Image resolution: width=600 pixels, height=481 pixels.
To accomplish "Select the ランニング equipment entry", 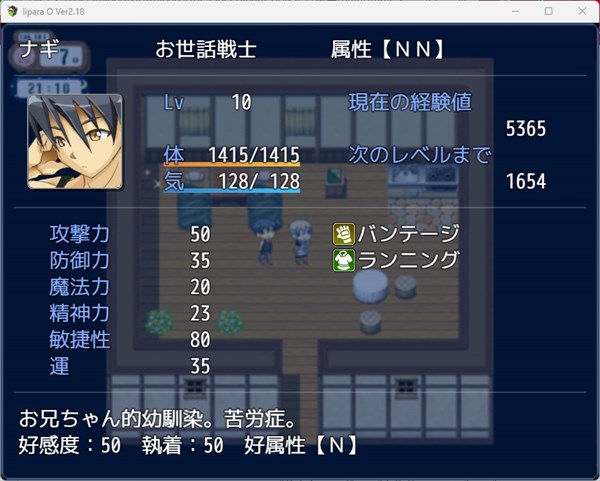I will pos(397,260).
